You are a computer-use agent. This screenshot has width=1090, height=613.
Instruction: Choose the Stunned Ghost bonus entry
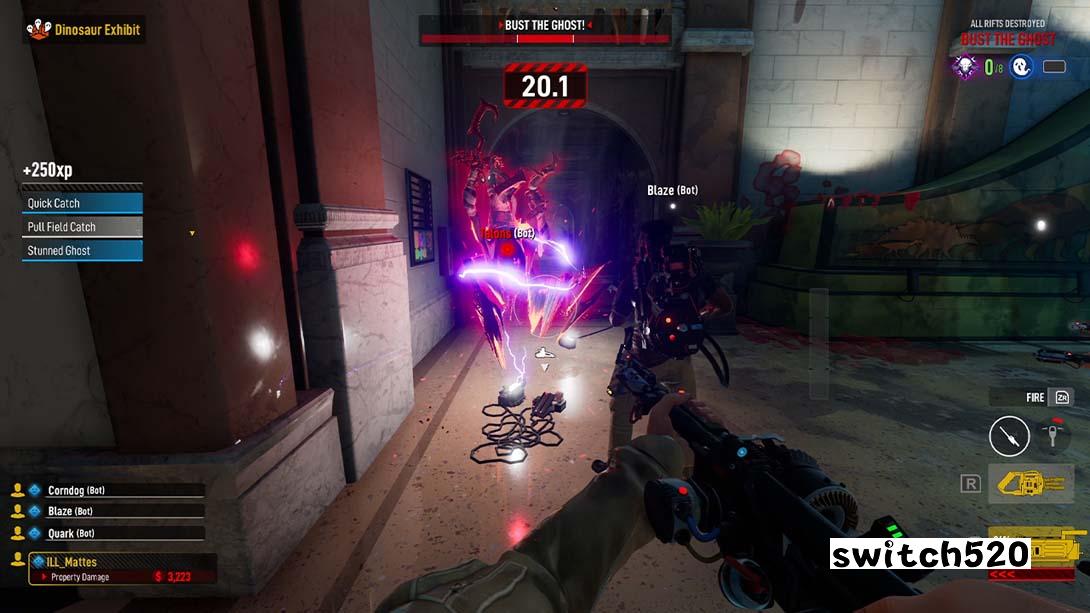click(x=82, y=251)
